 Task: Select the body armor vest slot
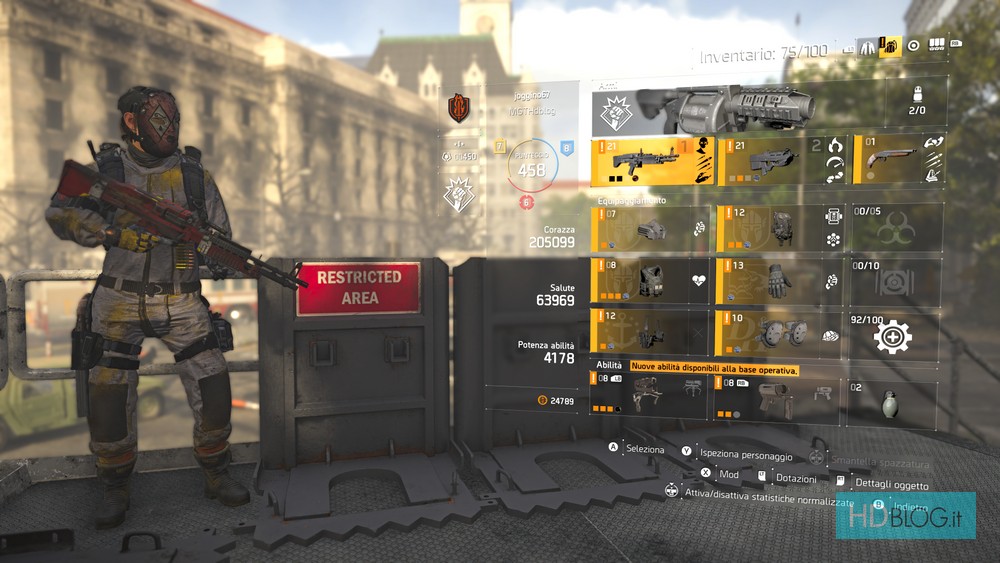651,280
